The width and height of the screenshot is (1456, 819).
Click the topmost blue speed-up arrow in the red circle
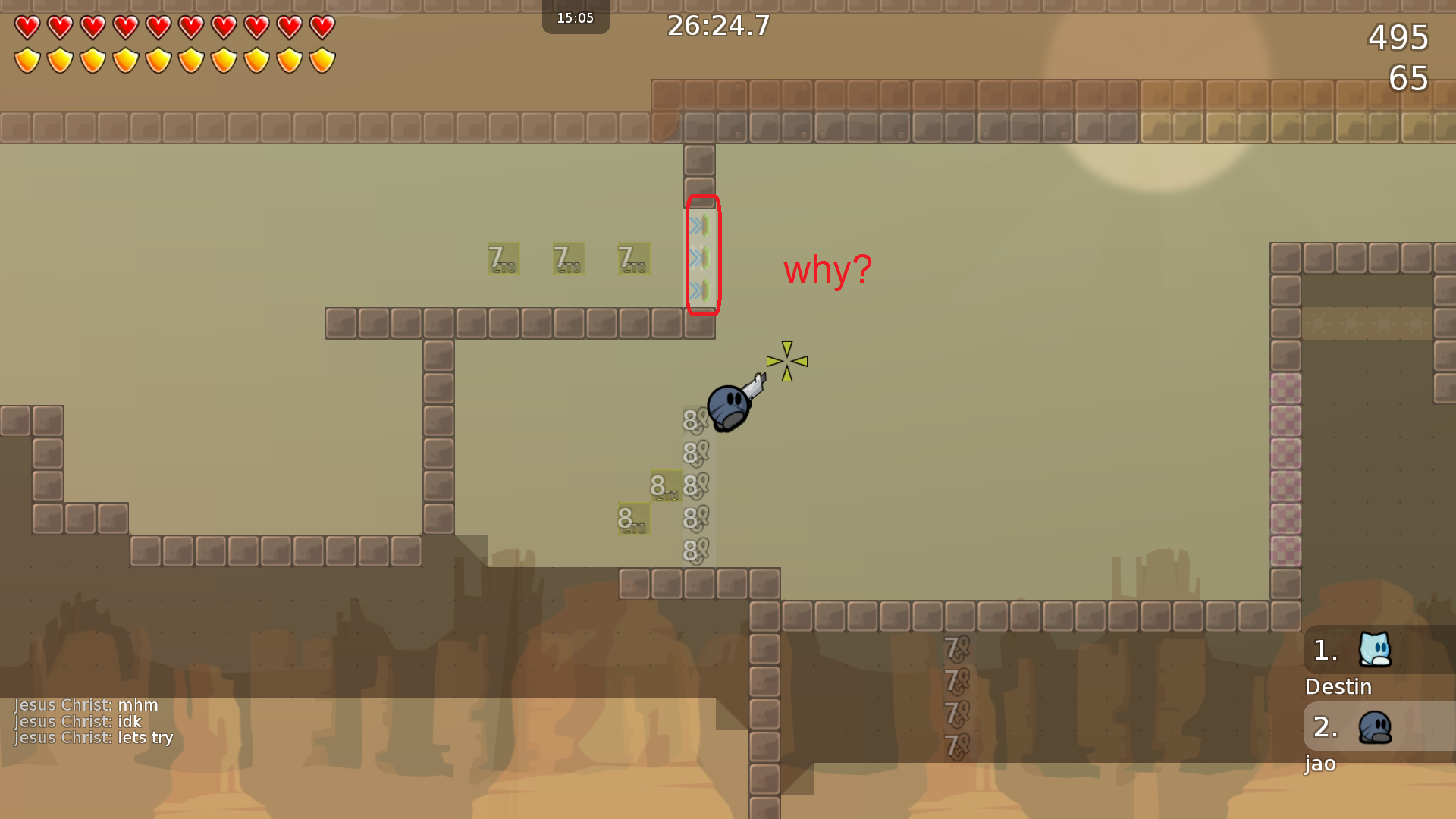pos(698,223)
